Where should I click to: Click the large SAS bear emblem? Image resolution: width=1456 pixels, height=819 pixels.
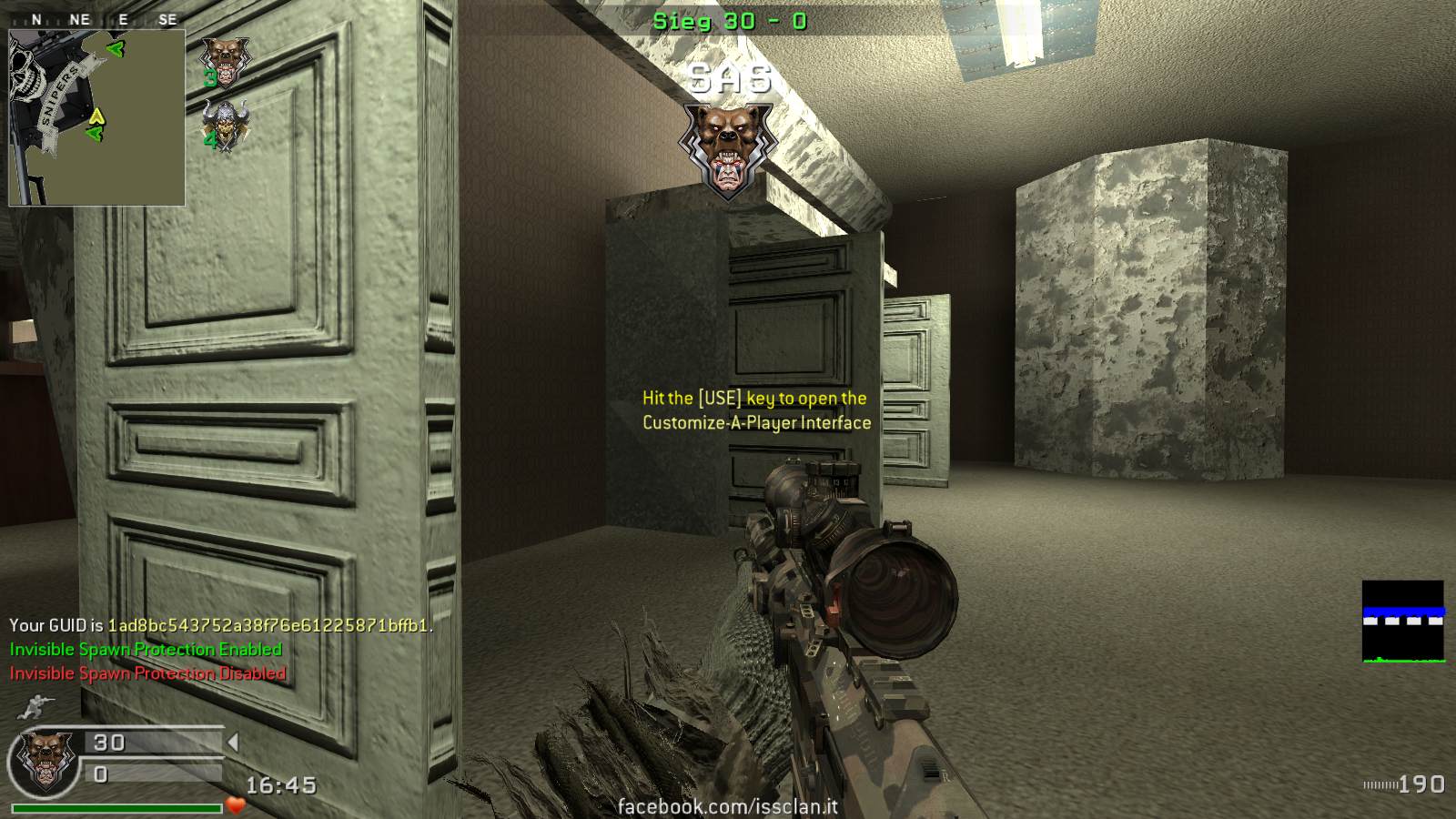coord(726,150)
